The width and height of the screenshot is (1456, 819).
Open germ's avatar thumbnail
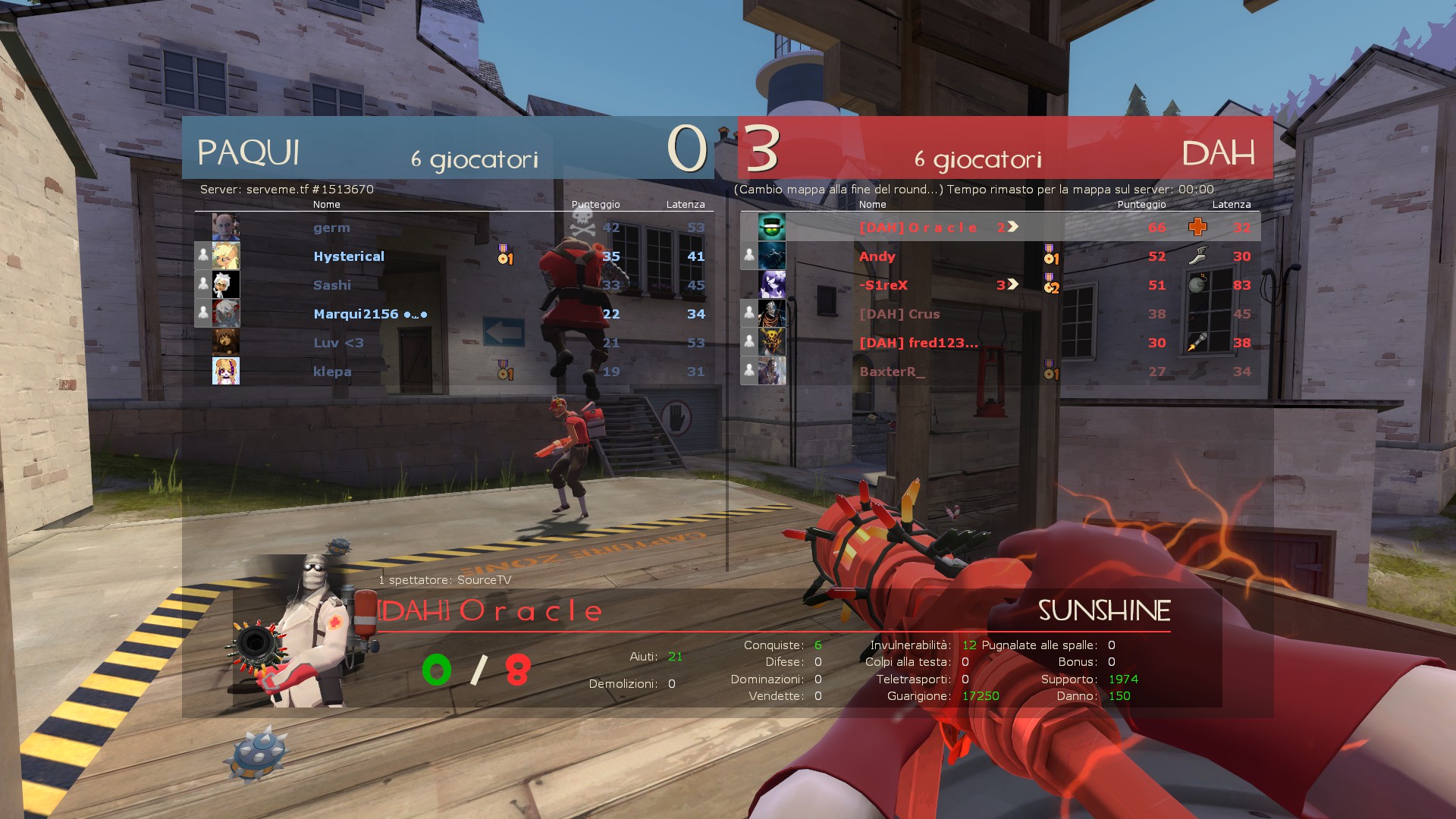click(x=226, y=227)
